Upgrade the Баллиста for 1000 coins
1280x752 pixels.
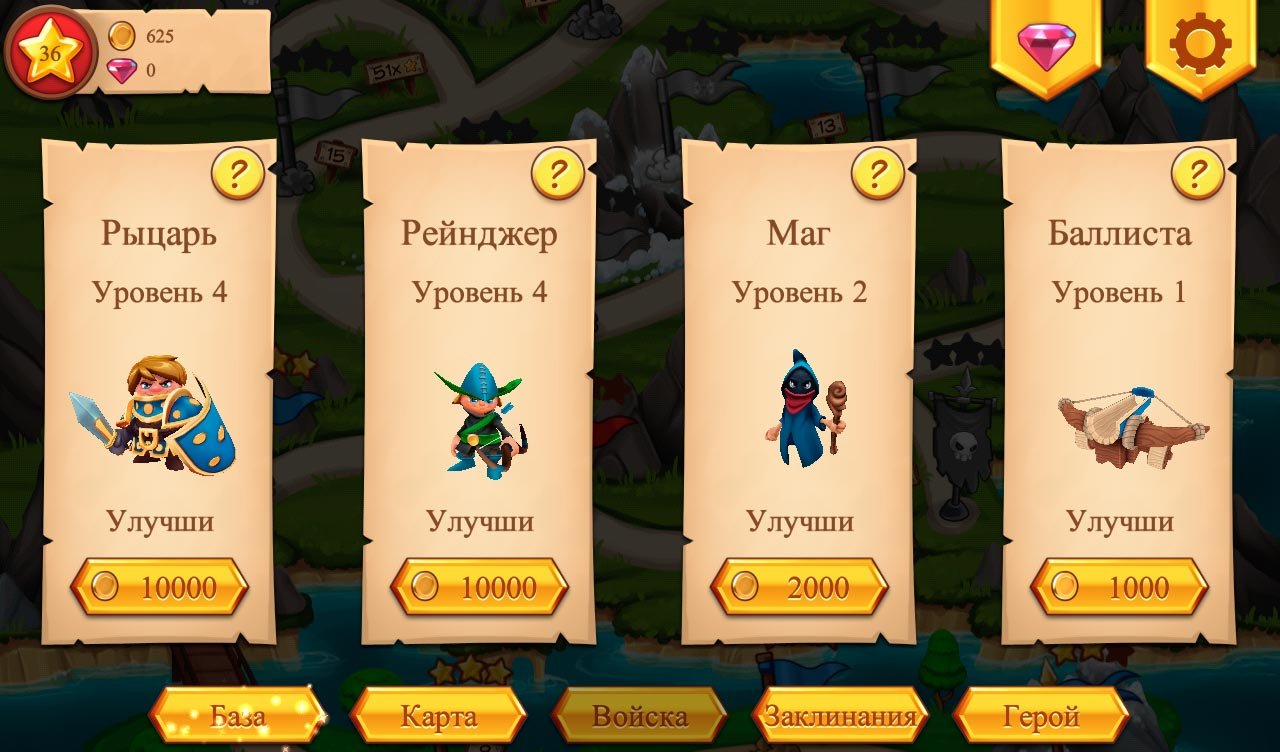[x=1119, y=587]
